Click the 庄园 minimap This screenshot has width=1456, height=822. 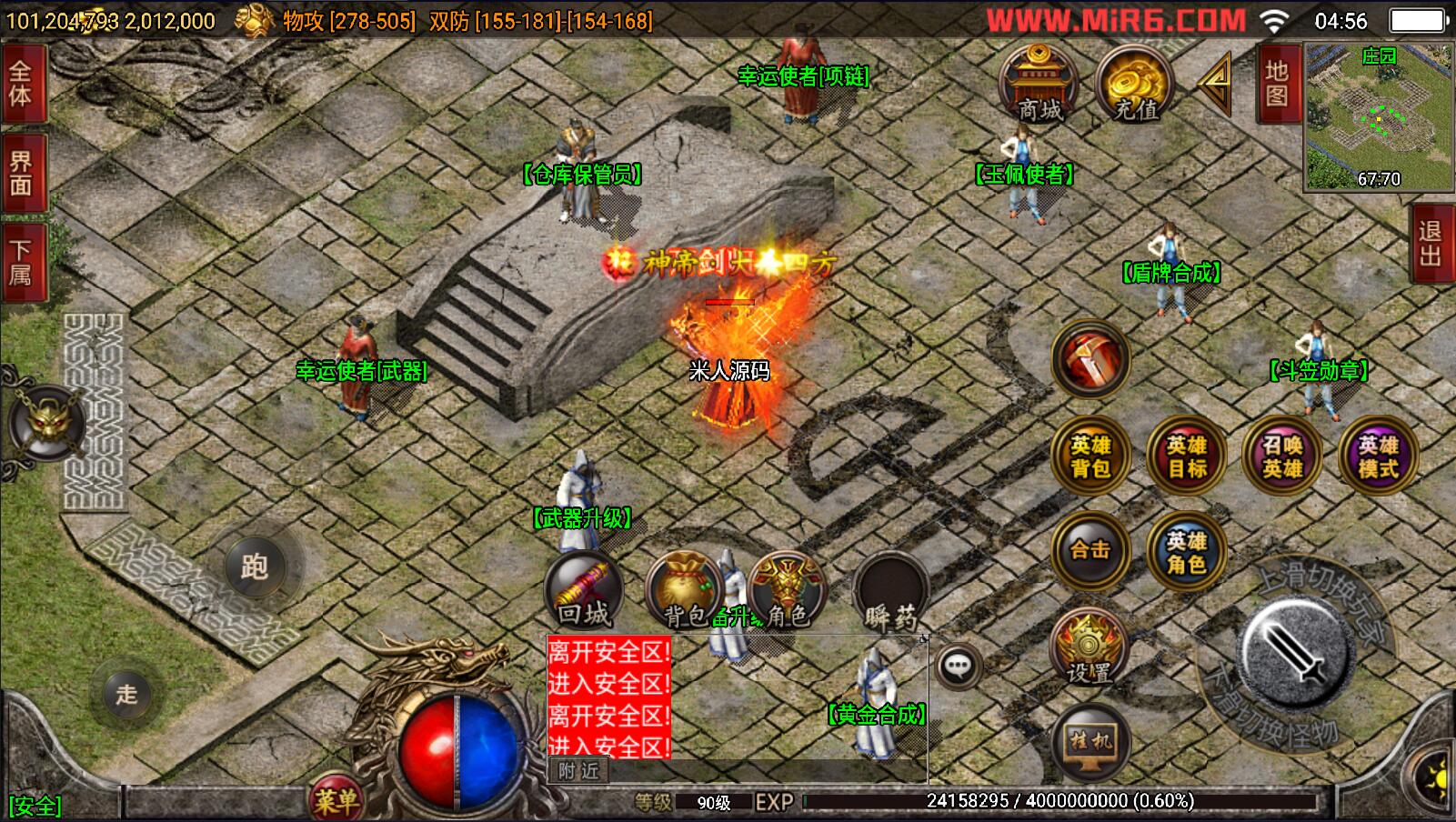[x=1377, y=116]
